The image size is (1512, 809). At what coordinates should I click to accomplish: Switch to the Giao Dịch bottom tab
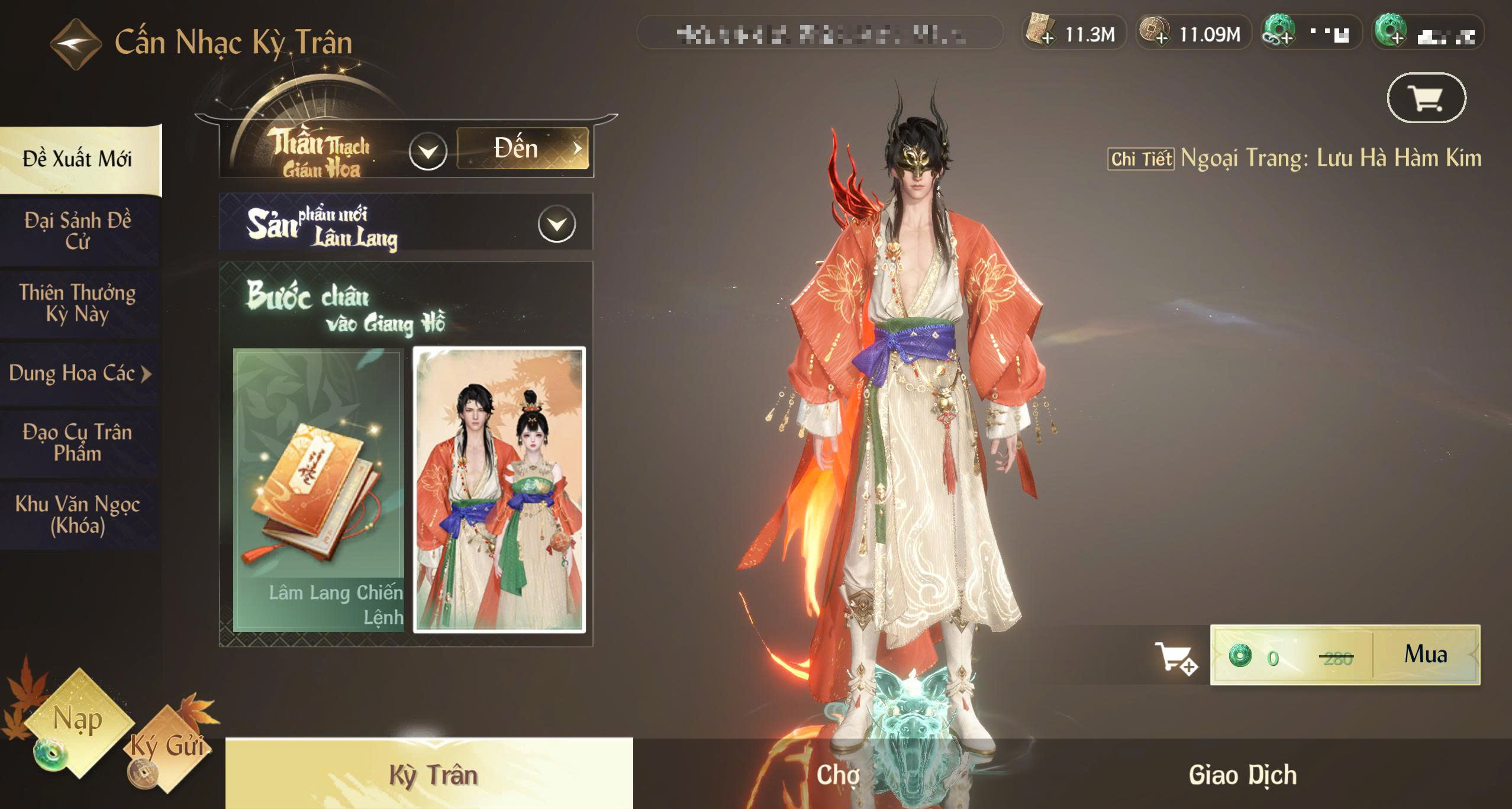(x=1243, y=775)
